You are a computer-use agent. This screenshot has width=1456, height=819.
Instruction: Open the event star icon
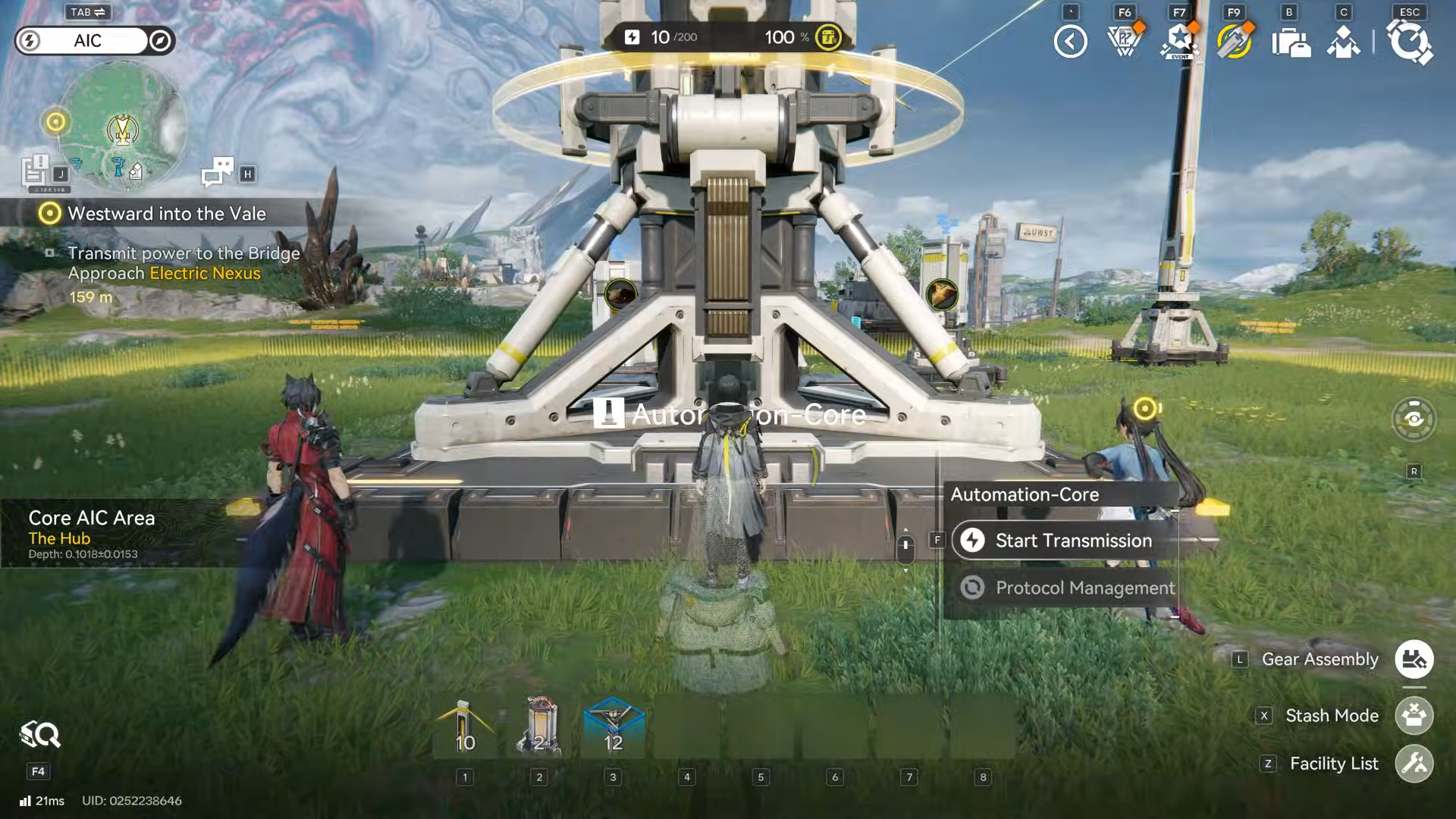click(1179, 42)
